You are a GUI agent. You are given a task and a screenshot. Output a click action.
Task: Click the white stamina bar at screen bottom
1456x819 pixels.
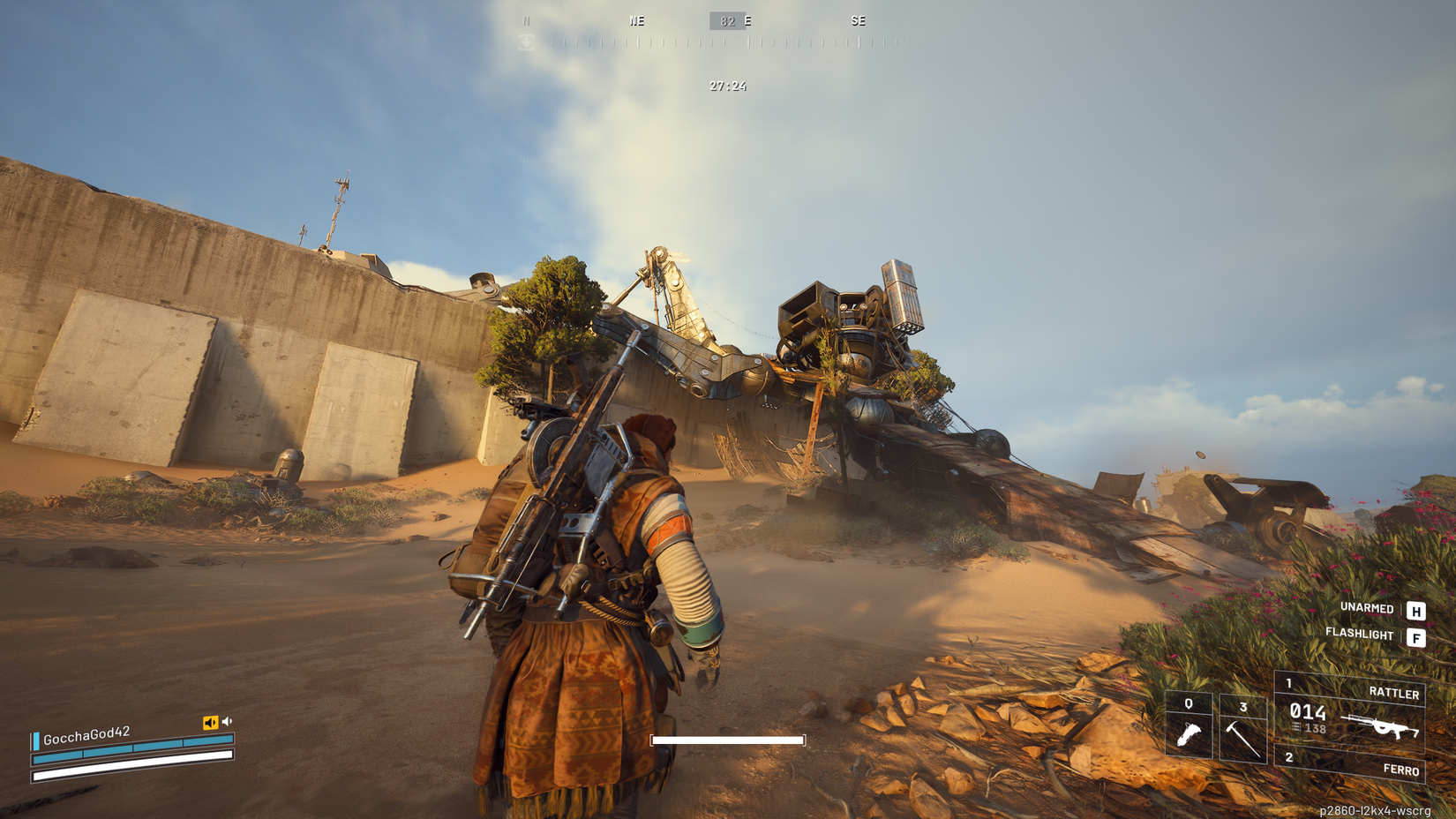coord(729,739)
